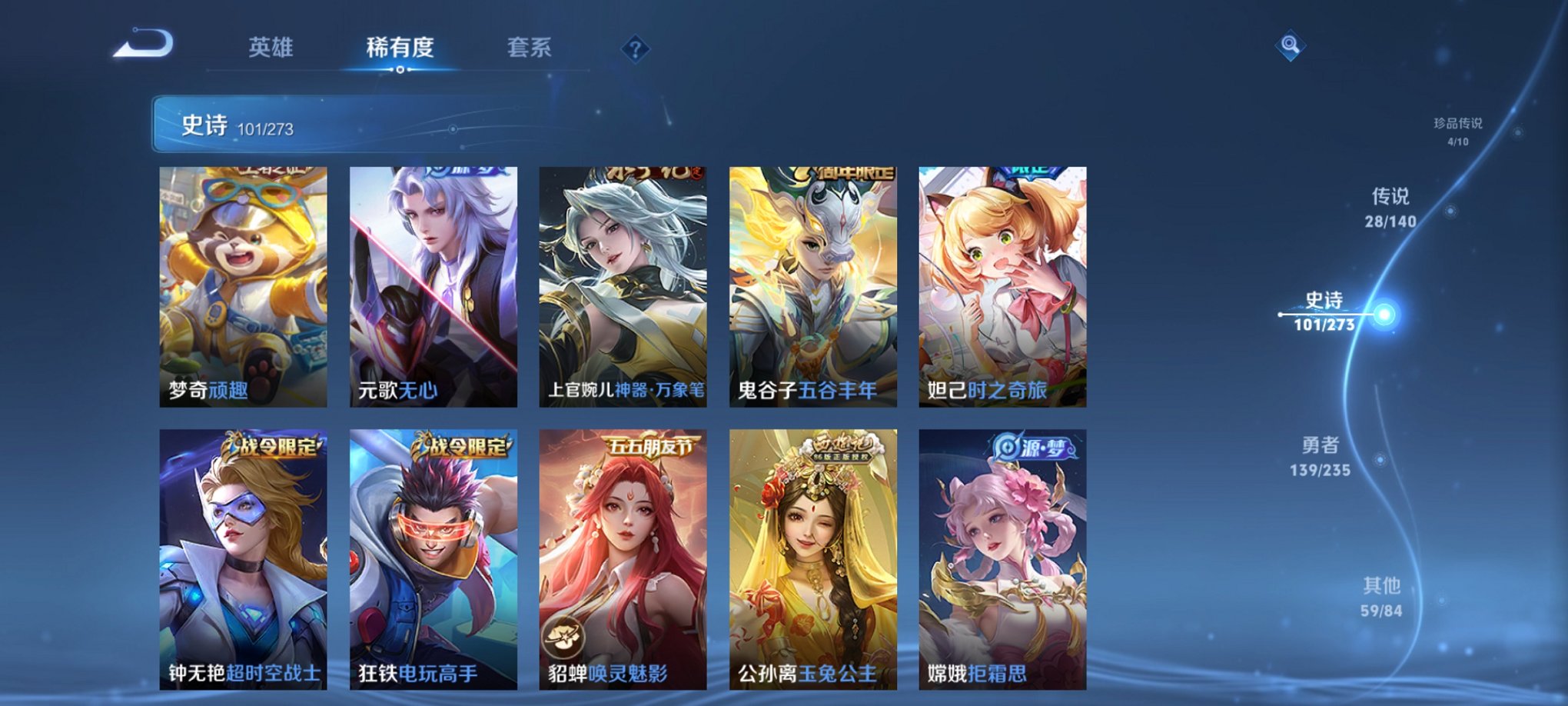Viewport: 1568px width, 706px height.
Task: Select the 稀有度 tab
Action: 400,48
